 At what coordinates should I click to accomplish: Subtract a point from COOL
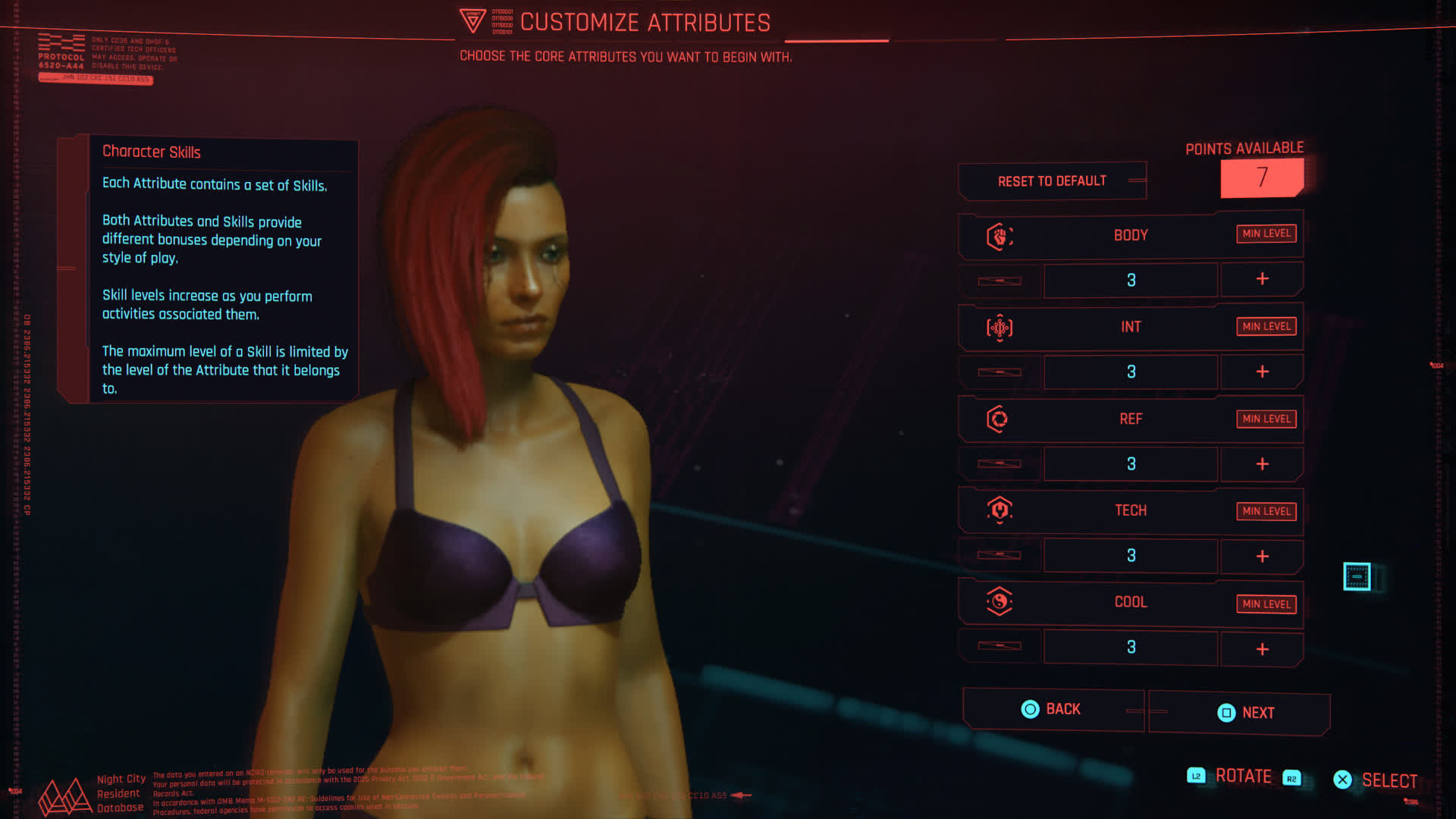point(999,646)
